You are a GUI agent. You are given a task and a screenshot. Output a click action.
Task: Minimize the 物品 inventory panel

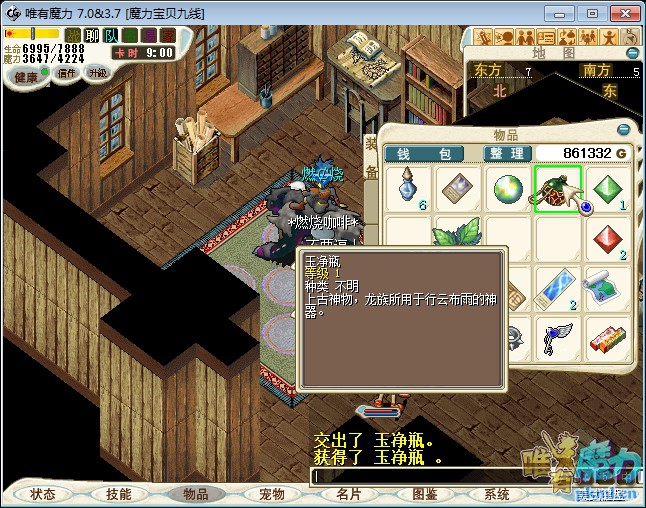(x=624, y=130)
